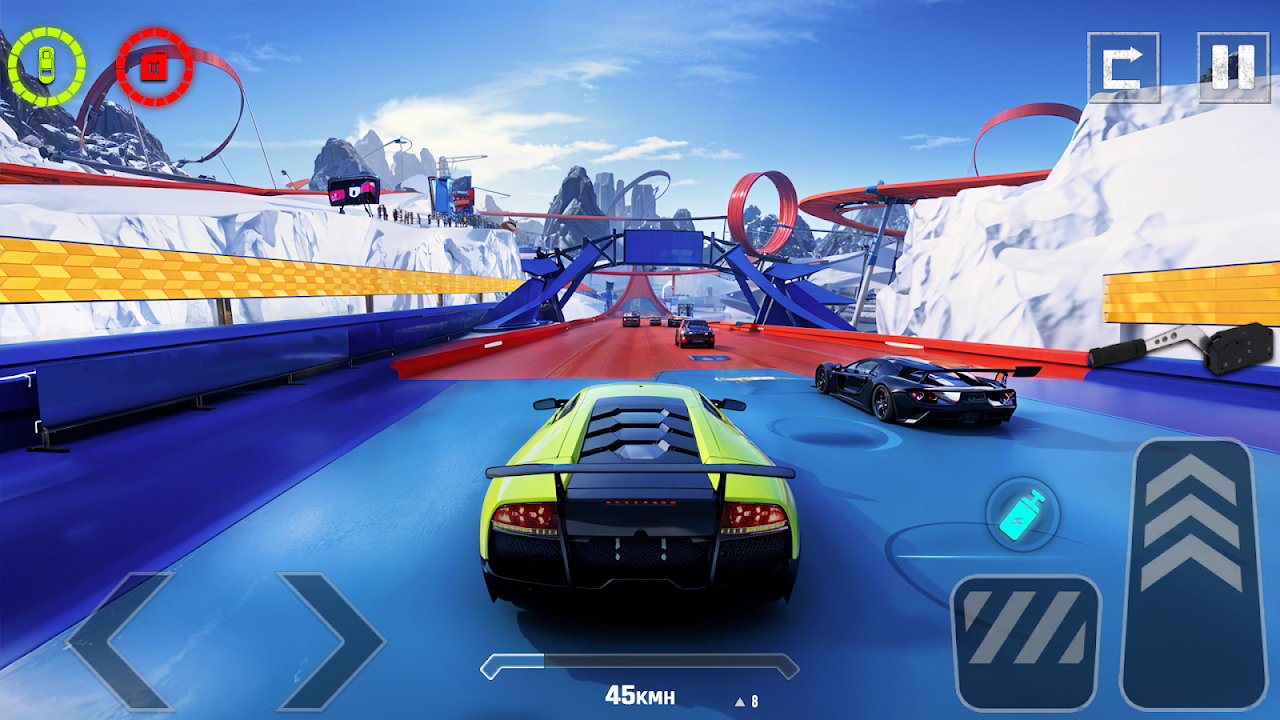Tap the red fuel can icon
This screenshot has width=1280, height=720.
click(154, 67)
